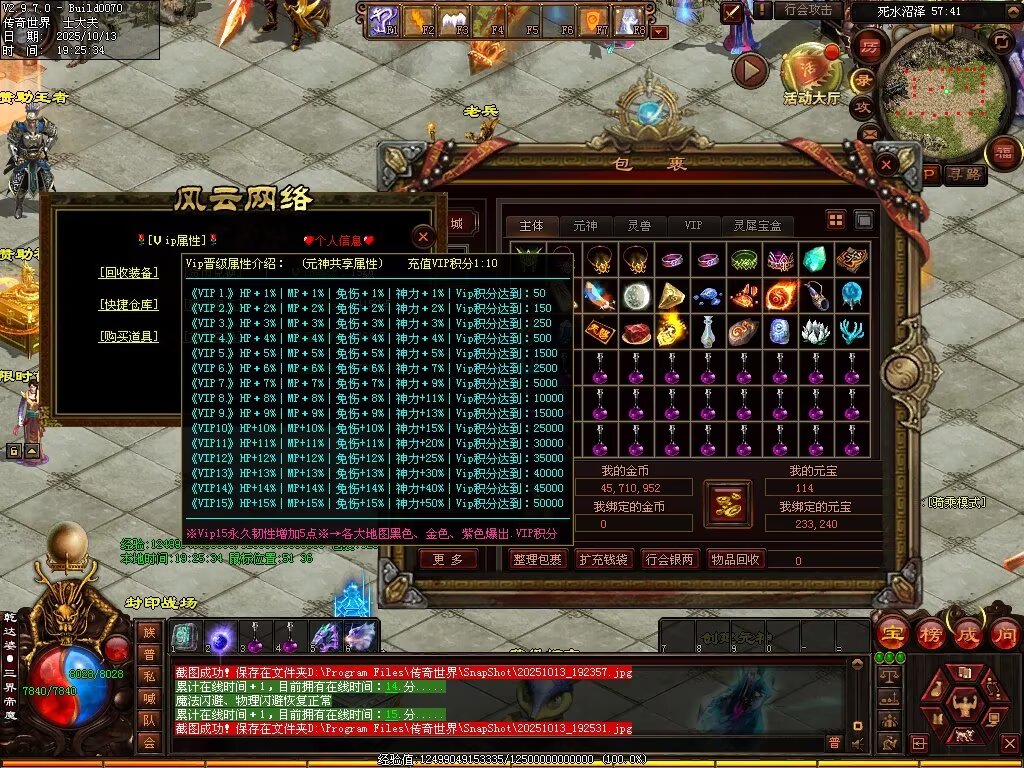Image resolution: width=1024 pixels, height=768 pixels.
Task: Click the 寻路 pathfinding button
Action: pos(966,175)
